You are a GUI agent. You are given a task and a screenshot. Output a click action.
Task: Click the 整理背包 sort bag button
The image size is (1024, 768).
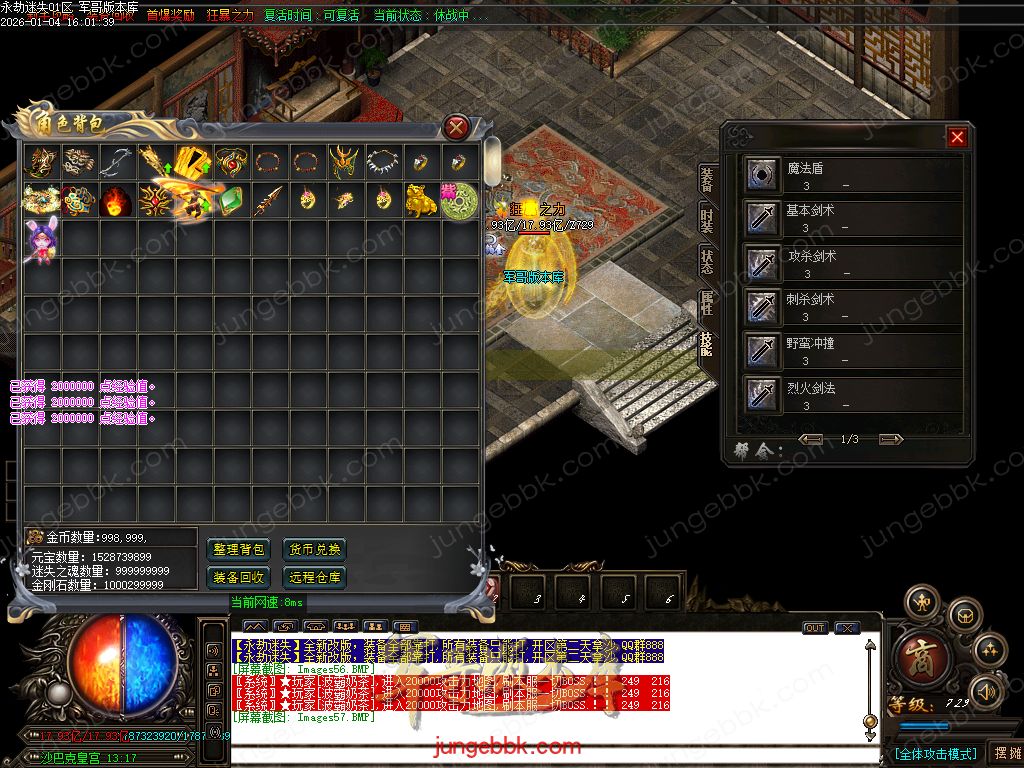pyautogui.click(x=239, y=549)
